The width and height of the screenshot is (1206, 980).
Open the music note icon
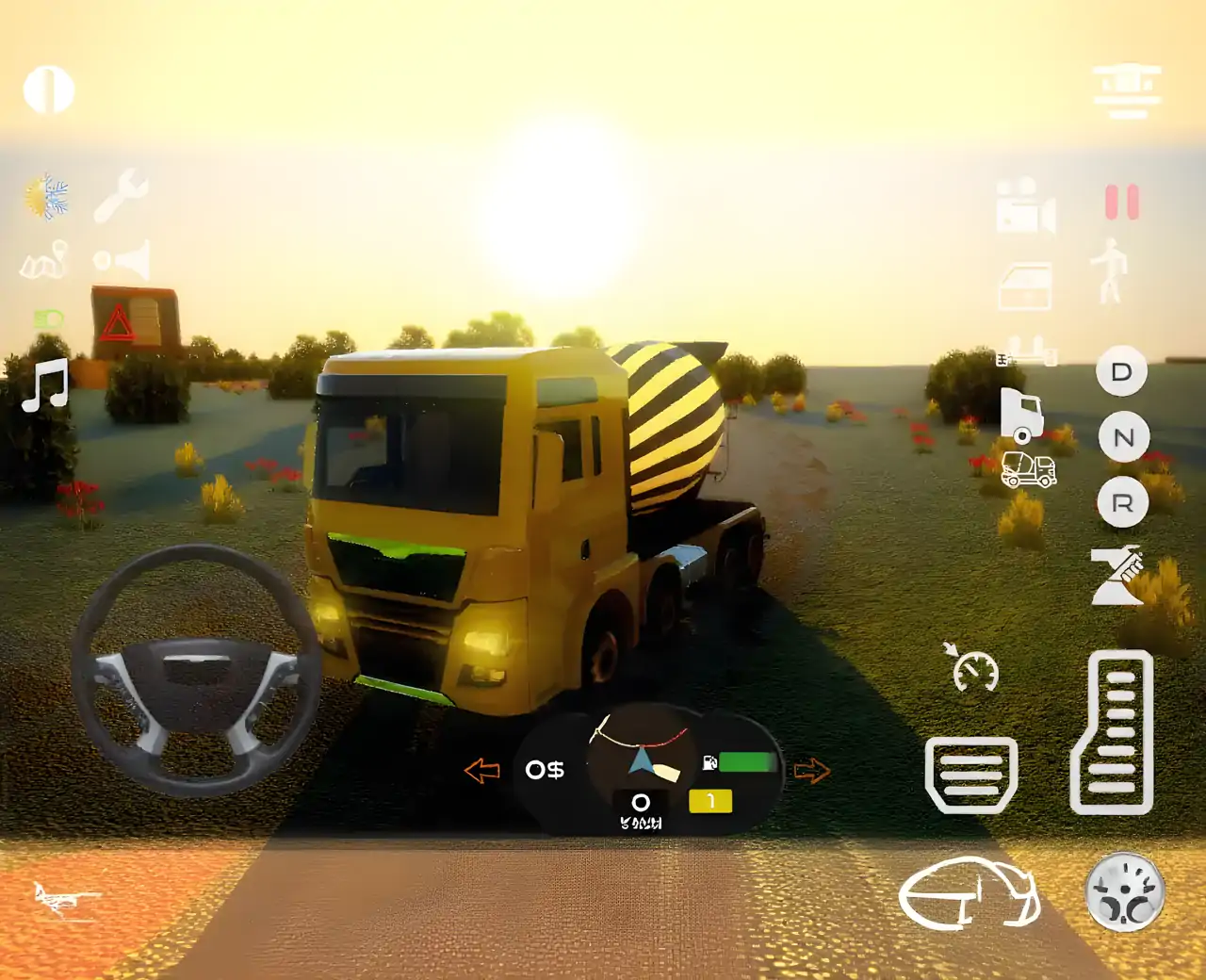tap(45, 385)
